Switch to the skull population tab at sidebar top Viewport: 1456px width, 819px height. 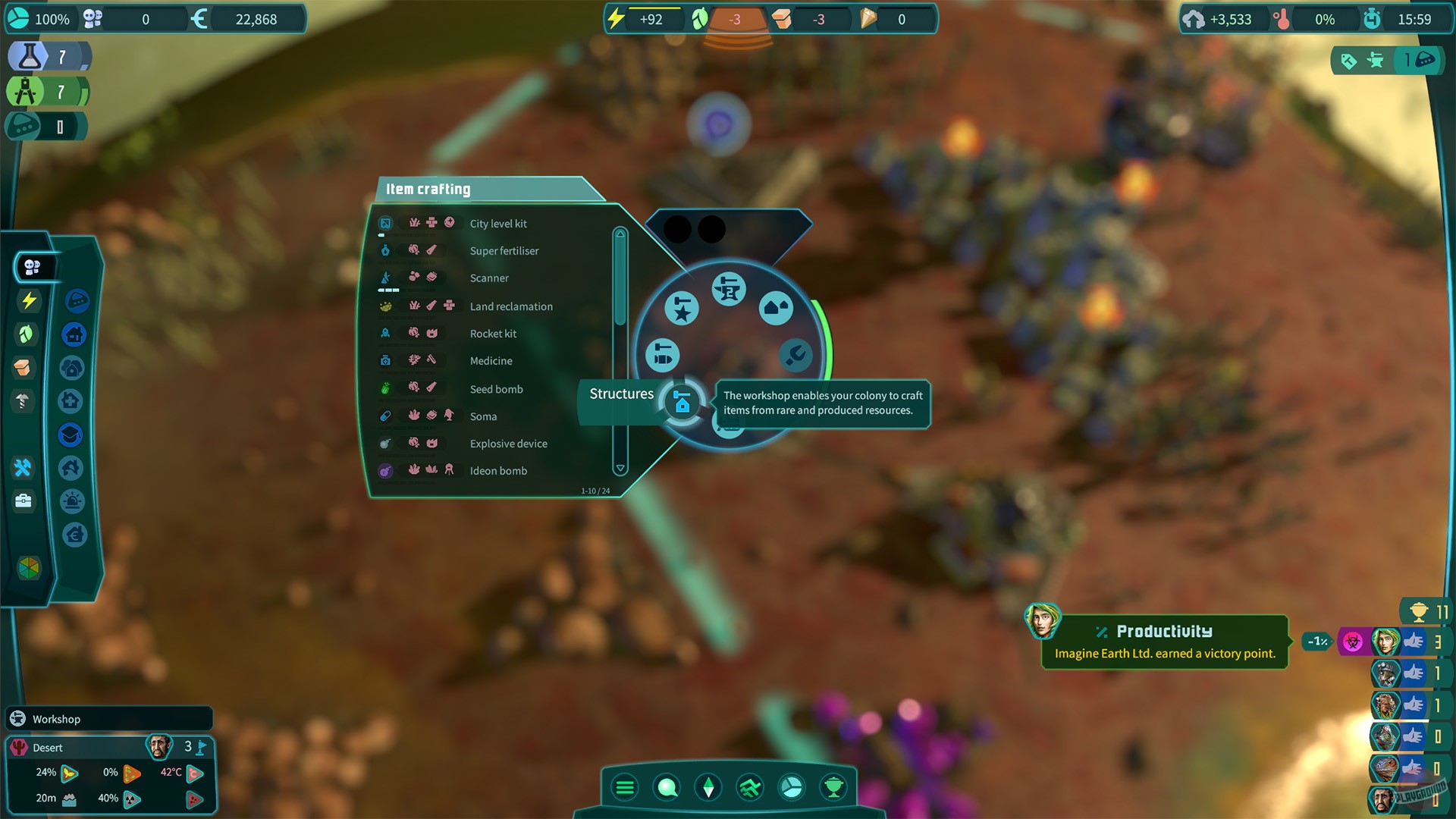click(32, 266)
